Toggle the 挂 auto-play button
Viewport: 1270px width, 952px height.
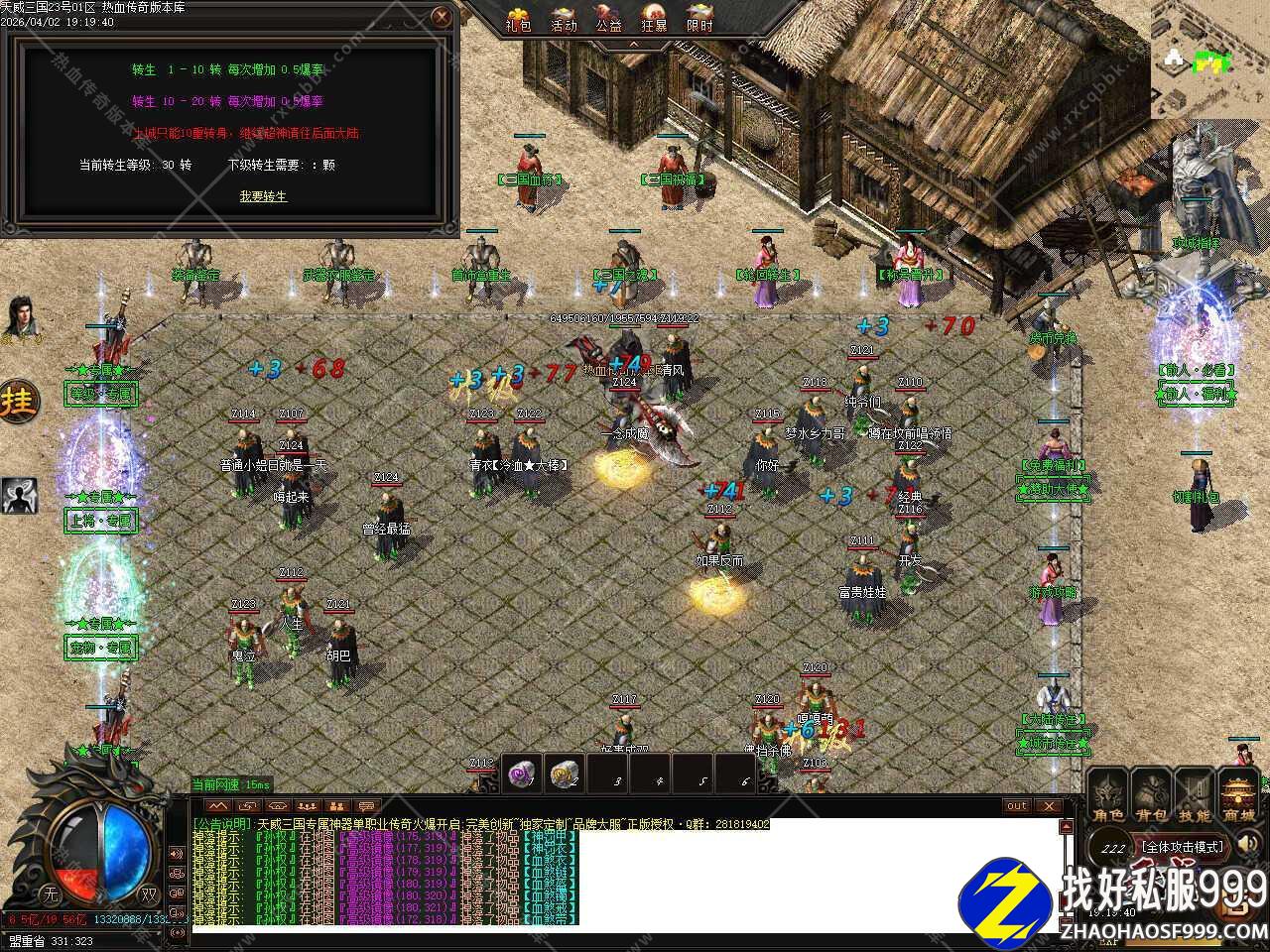(x=19, y=402)
